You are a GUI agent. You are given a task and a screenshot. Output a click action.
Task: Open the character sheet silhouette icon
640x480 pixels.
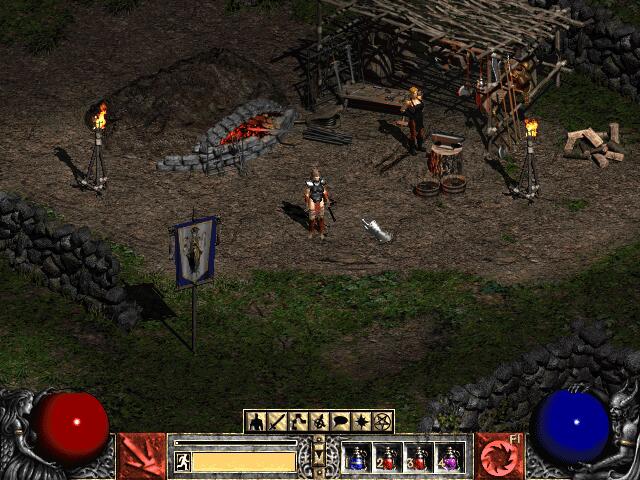[254, 422]
